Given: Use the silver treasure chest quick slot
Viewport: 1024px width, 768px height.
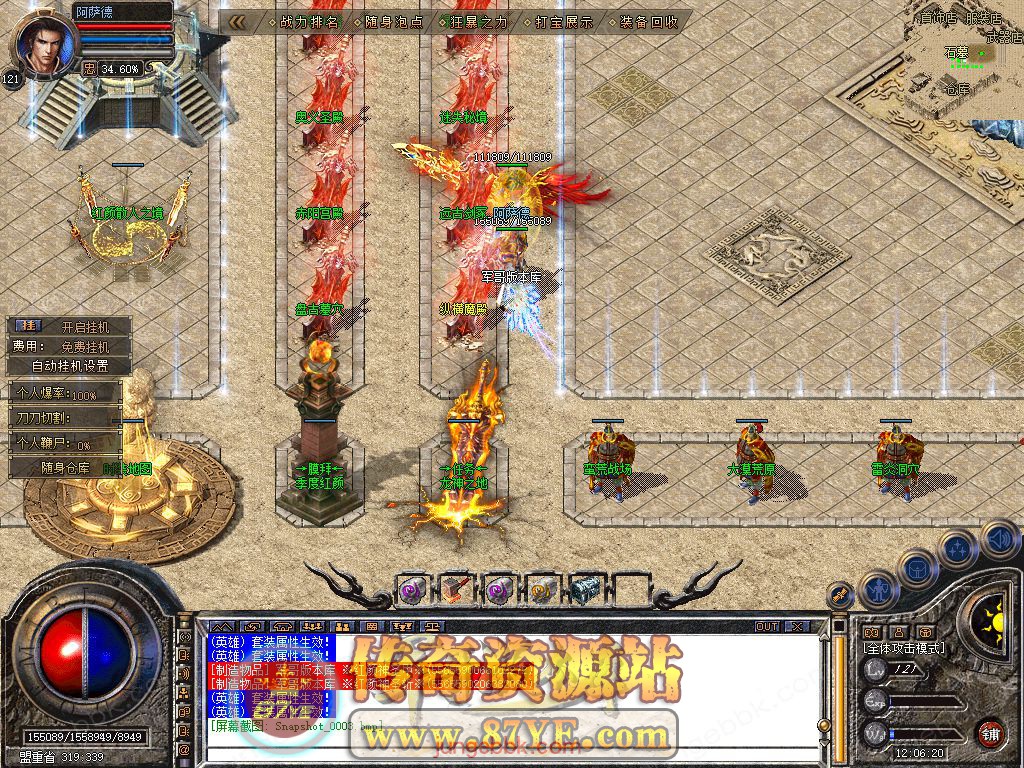Looking at the screenshot, I should (587, 590).
